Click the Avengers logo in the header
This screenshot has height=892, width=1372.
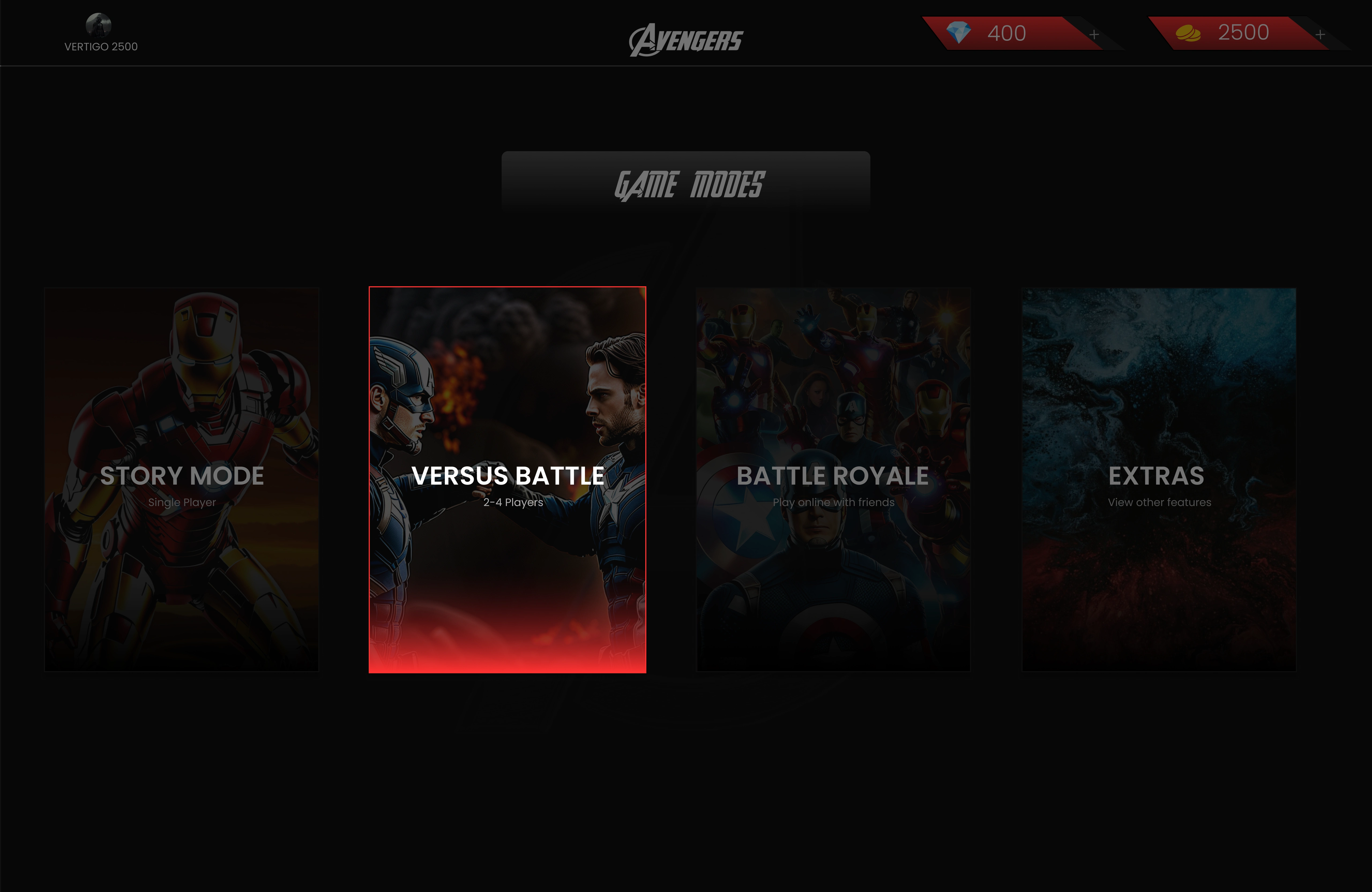pyautogui.click(x=686, y=40)
